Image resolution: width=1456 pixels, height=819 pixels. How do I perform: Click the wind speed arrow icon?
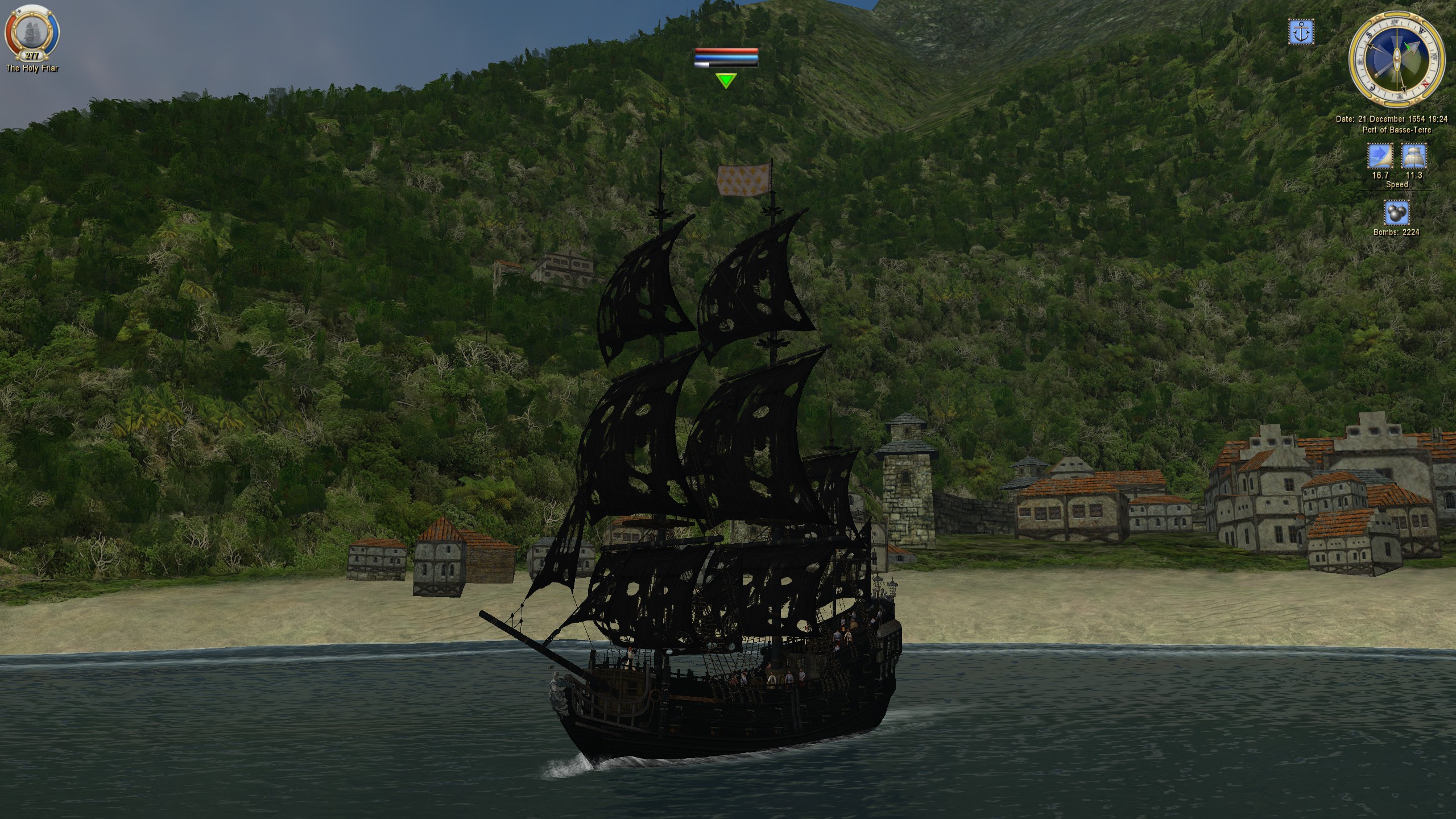point(1380,156)
